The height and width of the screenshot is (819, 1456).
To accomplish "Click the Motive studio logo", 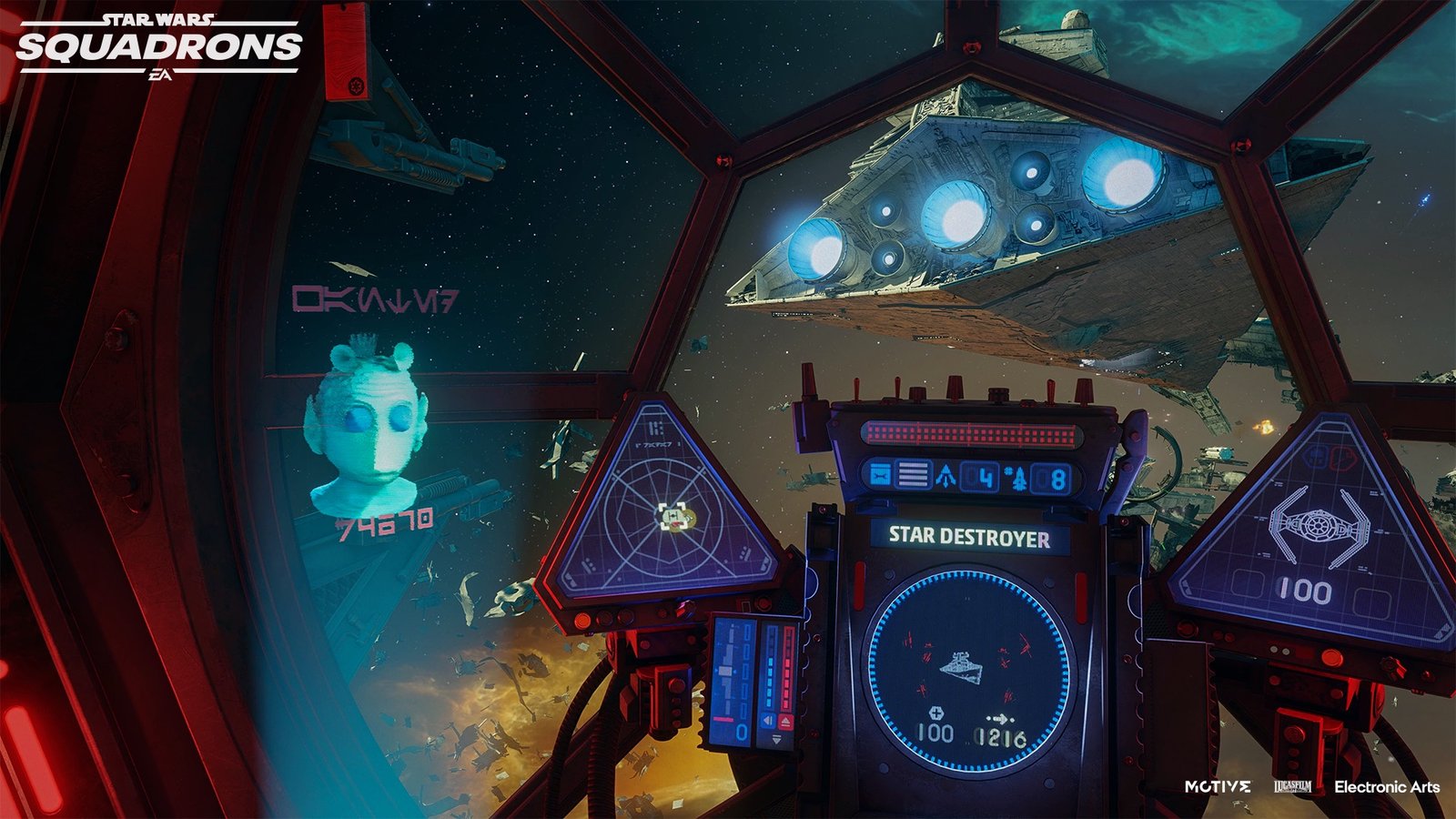I will 1218,786.
